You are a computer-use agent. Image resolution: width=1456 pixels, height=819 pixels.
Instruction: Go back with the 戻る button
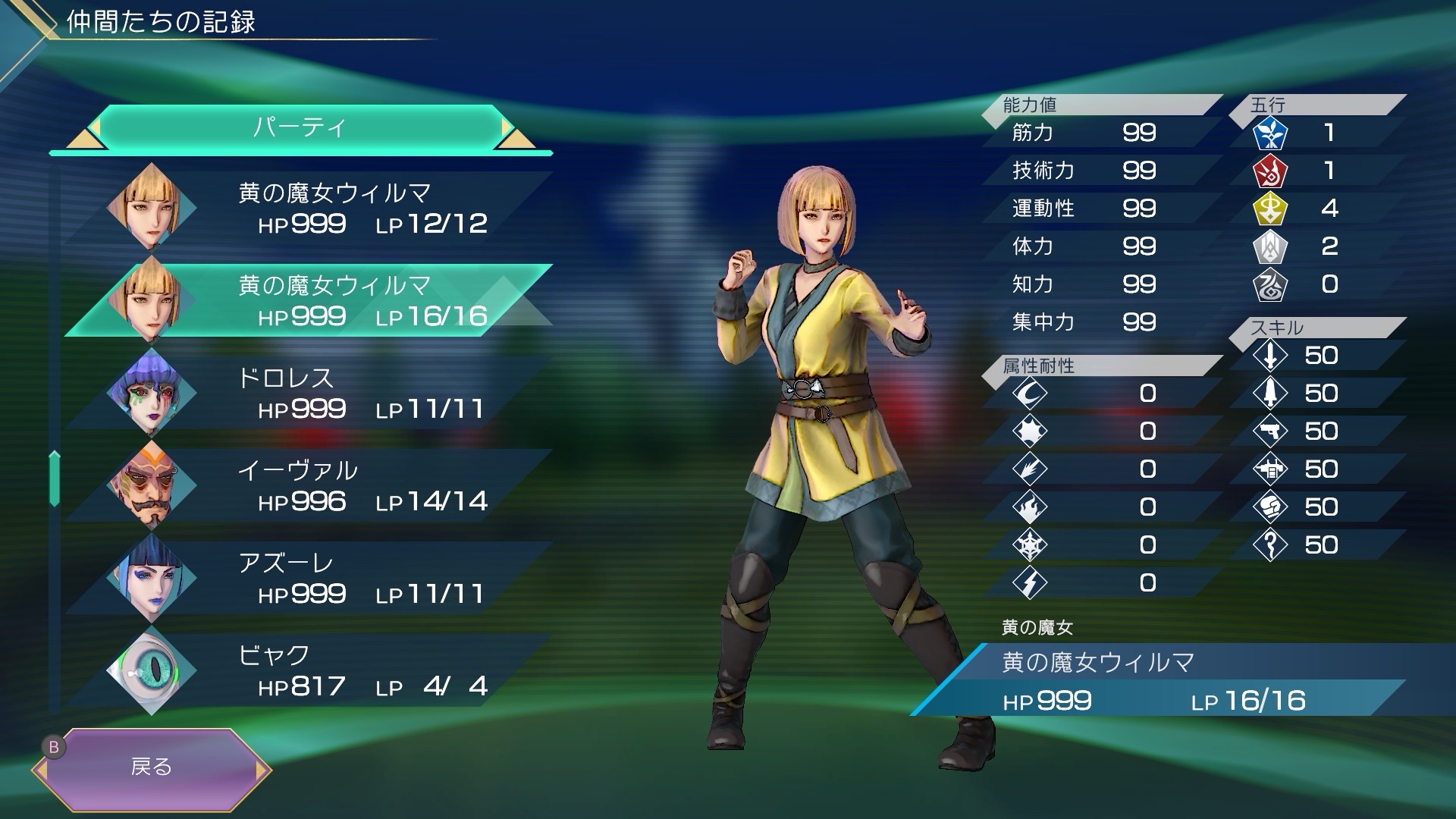point(152,767)
